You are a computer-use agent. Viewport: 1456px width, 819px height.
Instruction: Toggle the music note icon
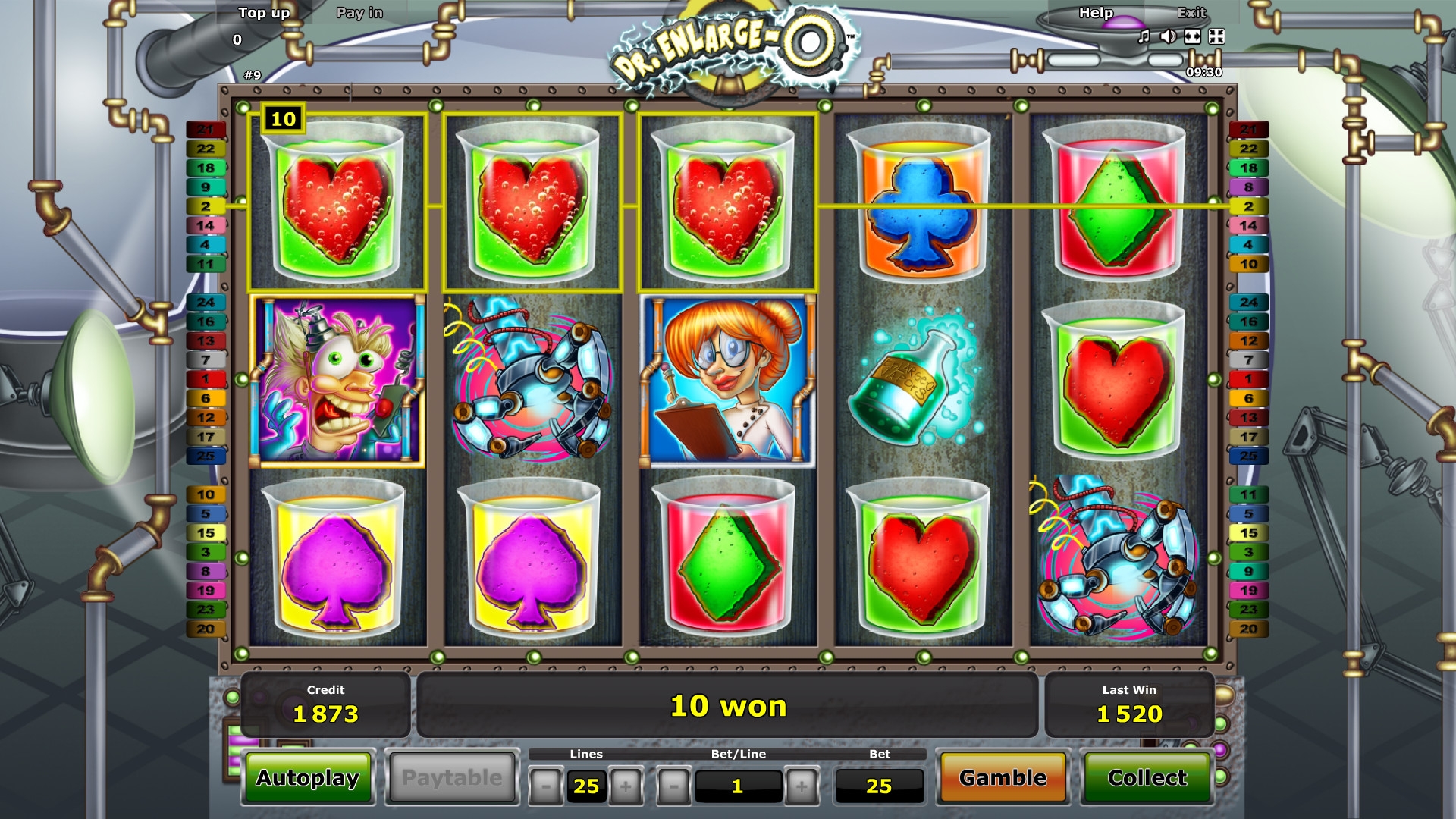click(x=1144, y=36)
